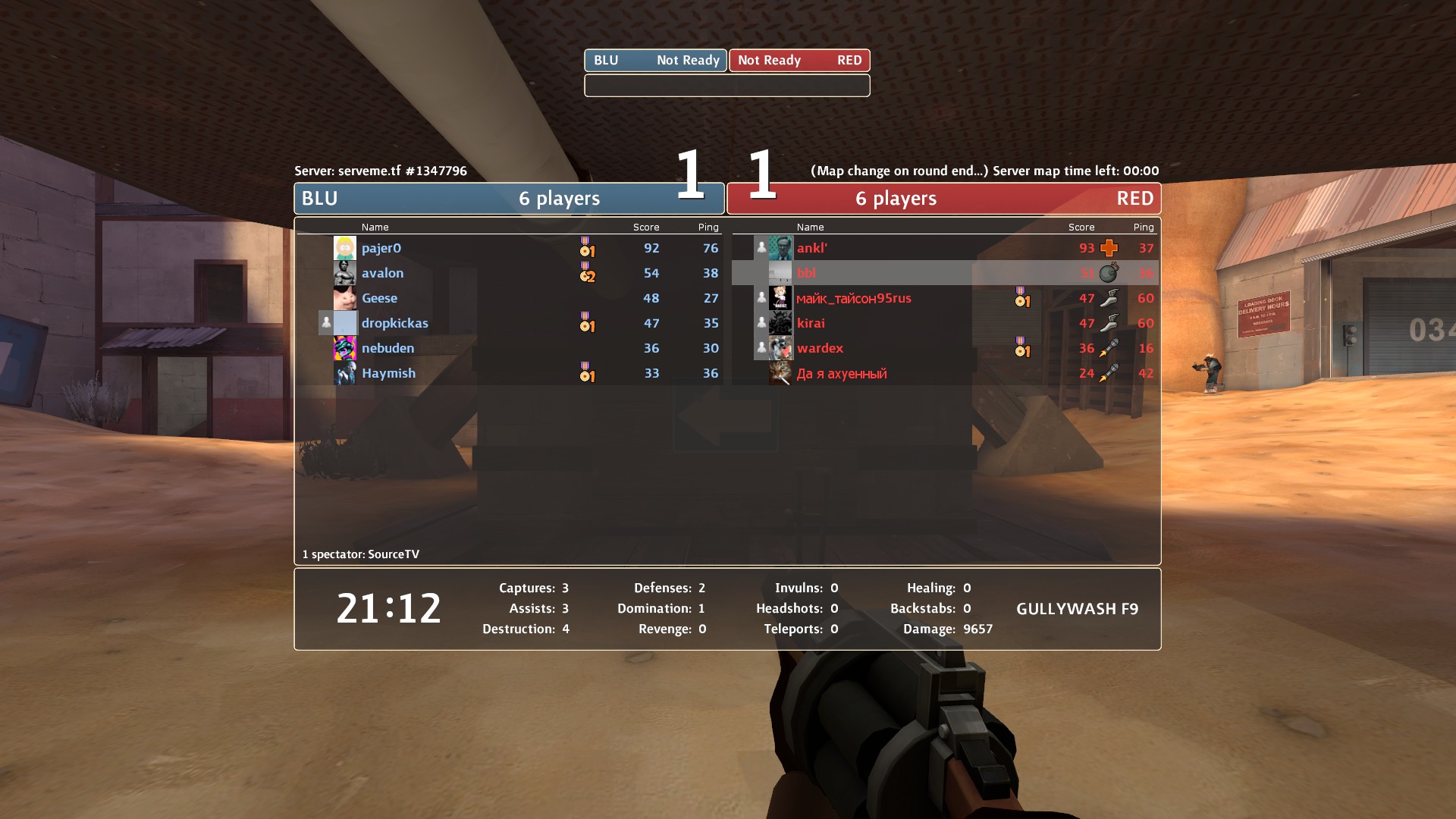Screen dimensions: 1456x819
Task: Click the highlighted bbl player row
Action: coord(944,273)
